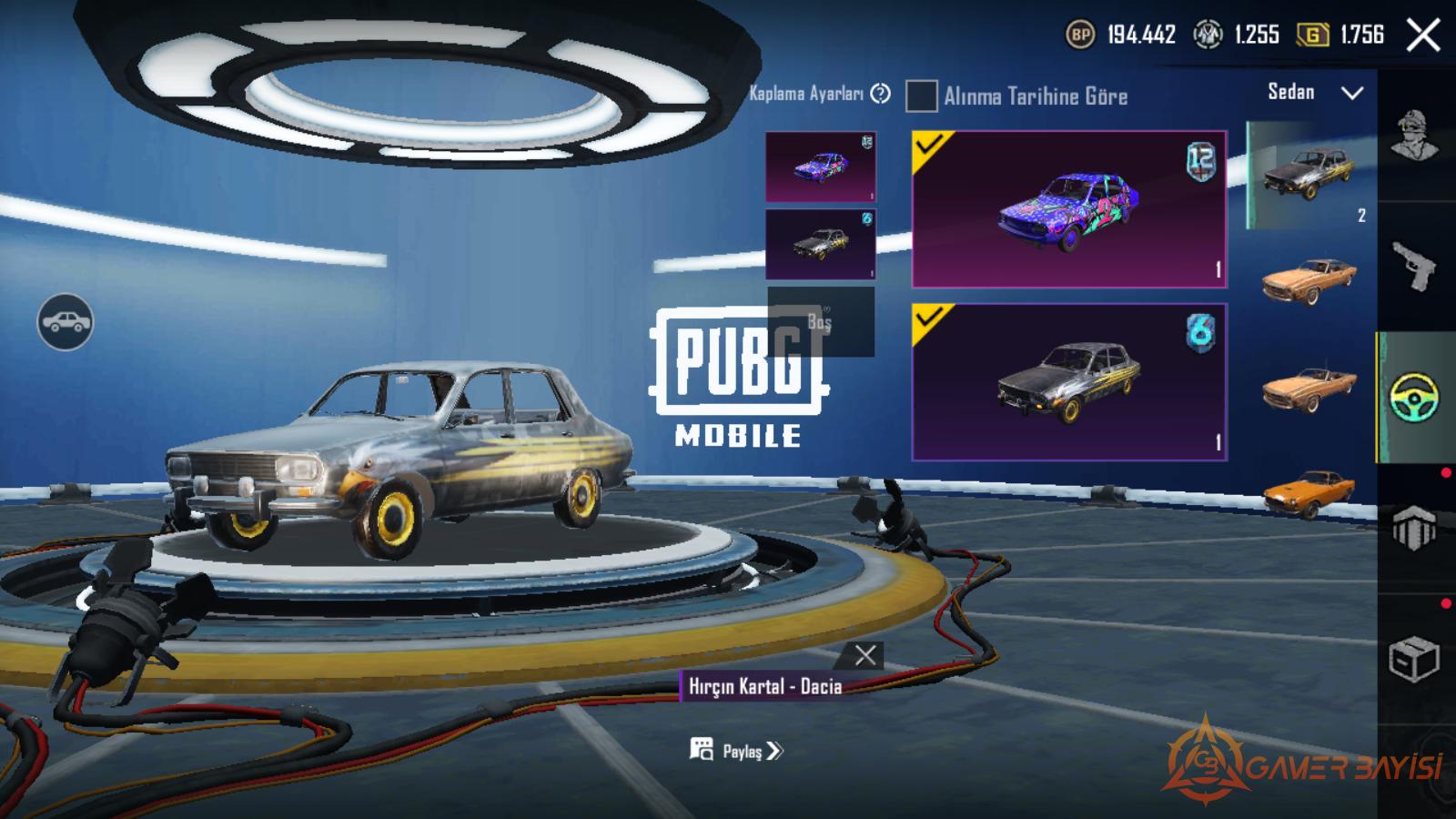Viewport: 1456px width, 819px height.
Task: Open the crate box tab
Action: [x=1414, y=658]
